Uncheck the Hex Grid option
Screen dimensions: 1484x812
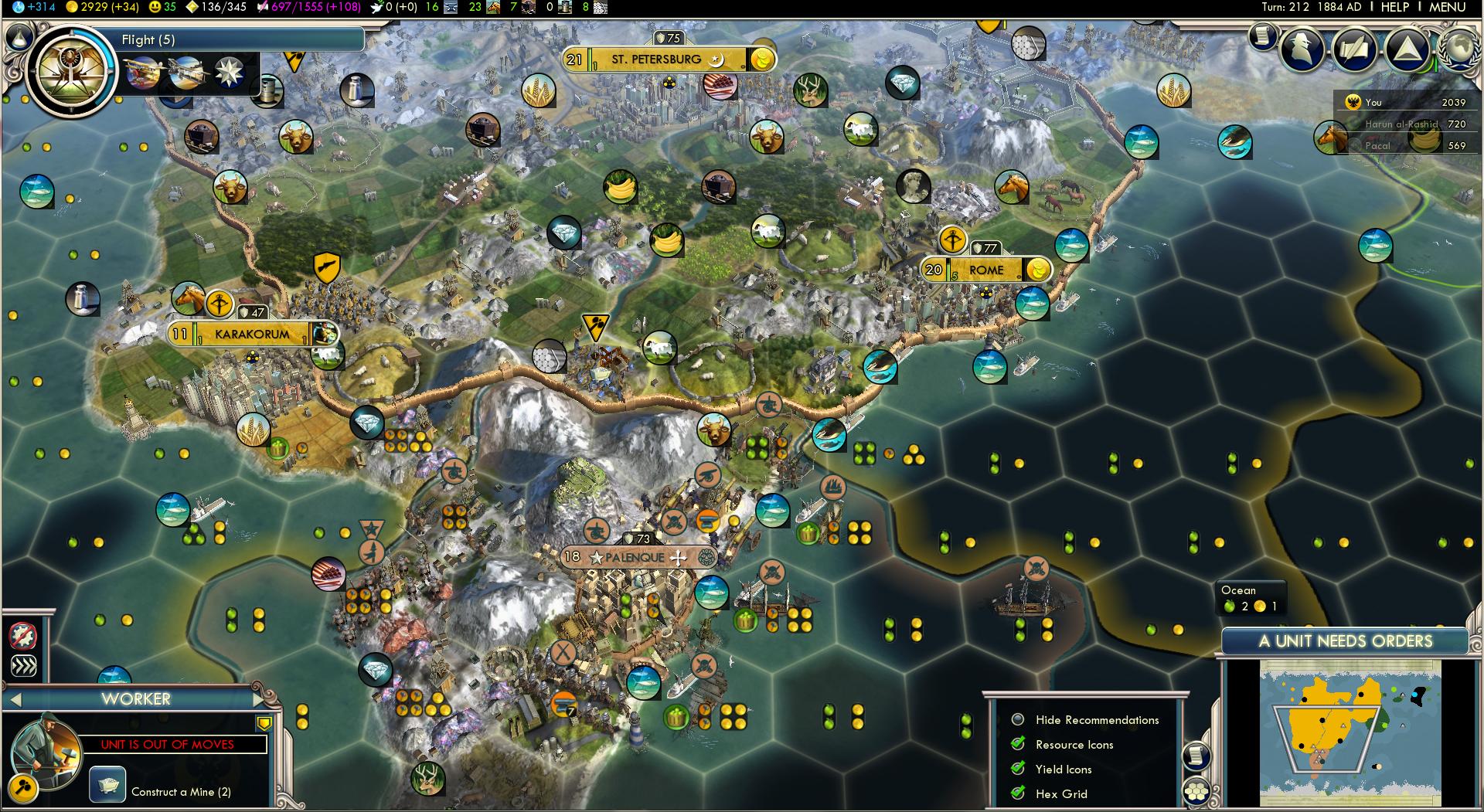(x=1019, y=793)
